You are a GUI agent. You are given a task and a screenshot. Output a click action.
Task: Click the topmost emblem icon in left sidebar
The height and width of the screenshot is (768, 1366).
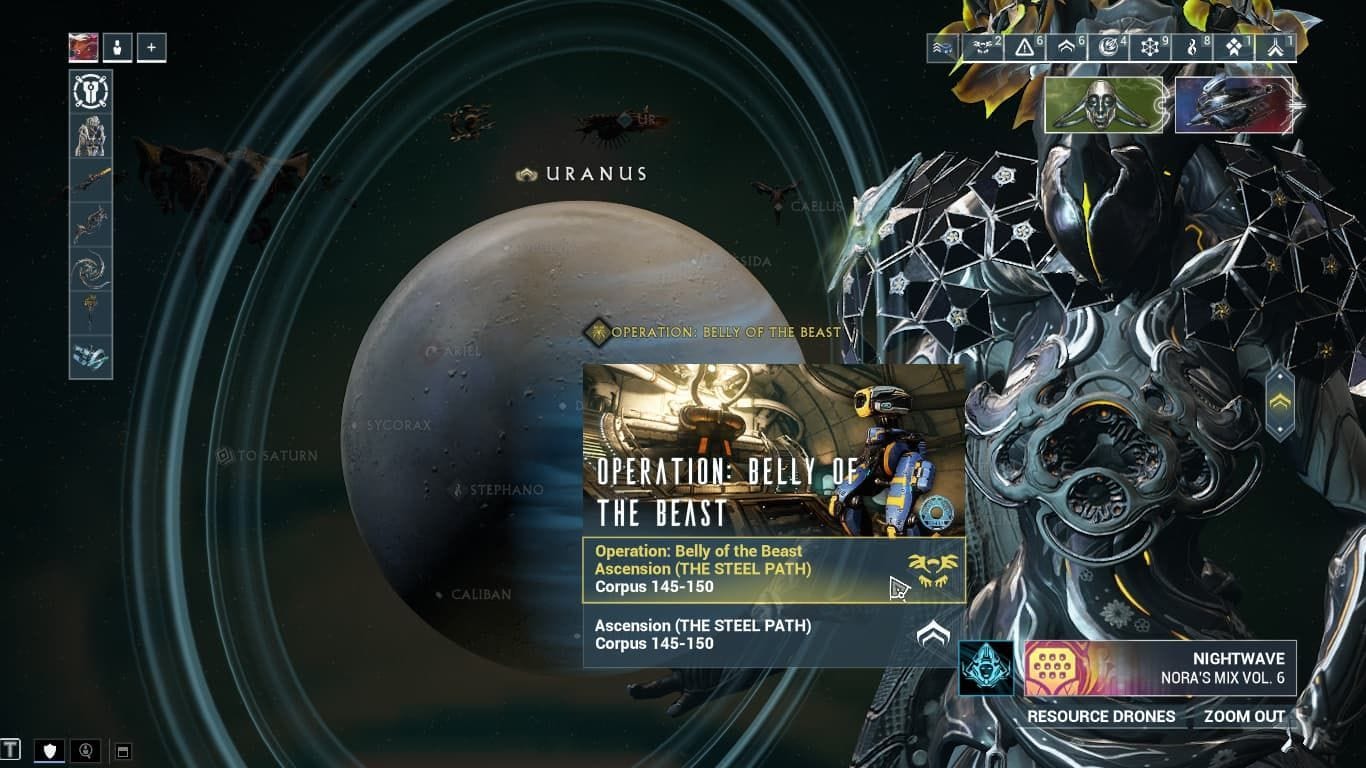(90, 91)
